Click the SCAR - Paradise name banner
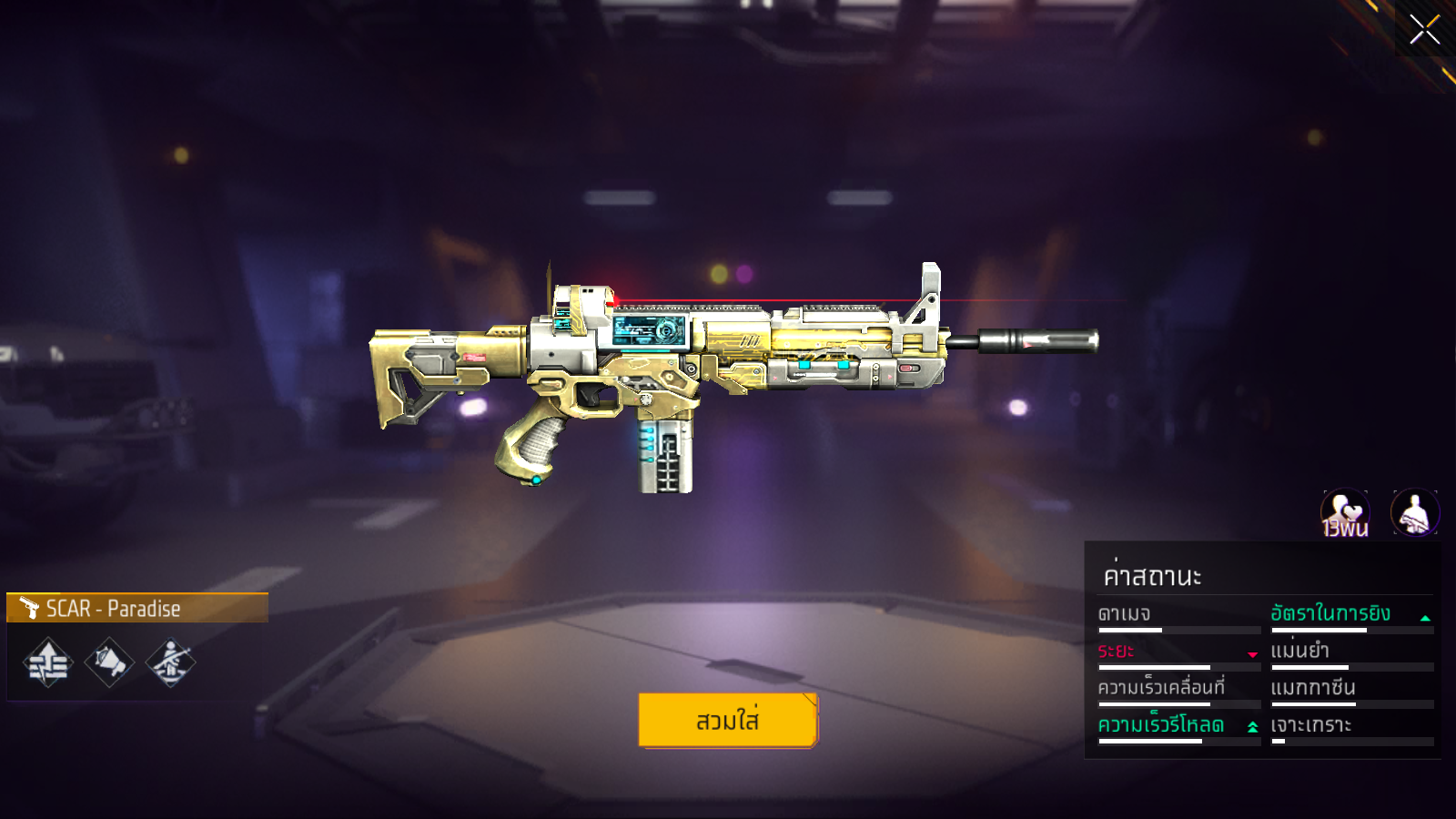The width and height of the screenshot is (1456, 819). coord(137,608)
